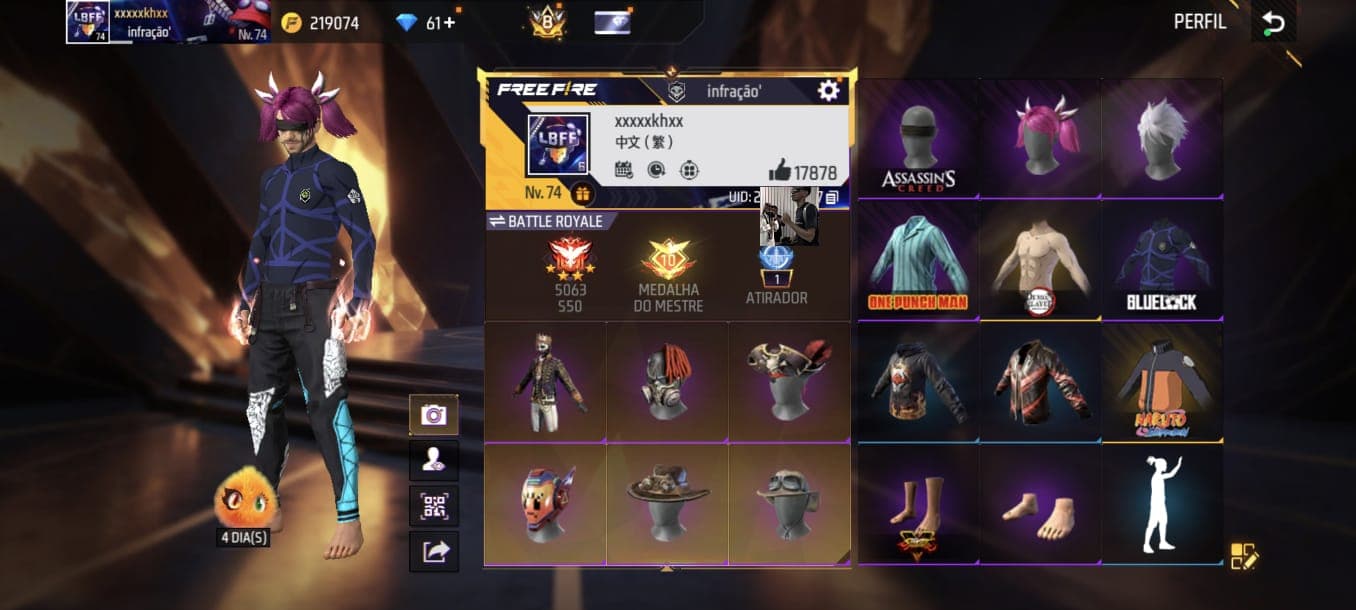The height and width of the screenshot is (610, 1356).
Task: Click the LBFF profile avatar
Action: pyautogui.click(x=558, y=144)
